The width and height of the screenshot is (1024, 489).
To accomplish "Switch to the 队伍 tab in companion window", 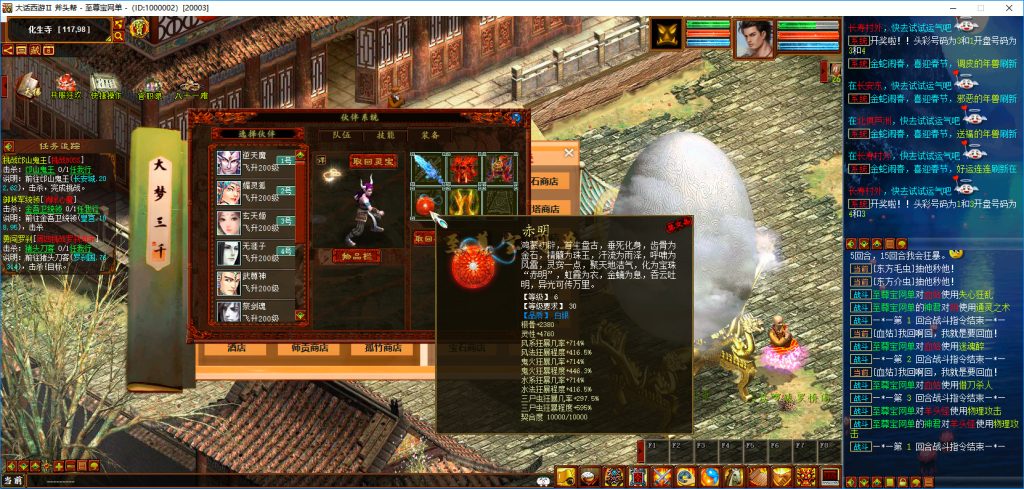I will point(341,134).
